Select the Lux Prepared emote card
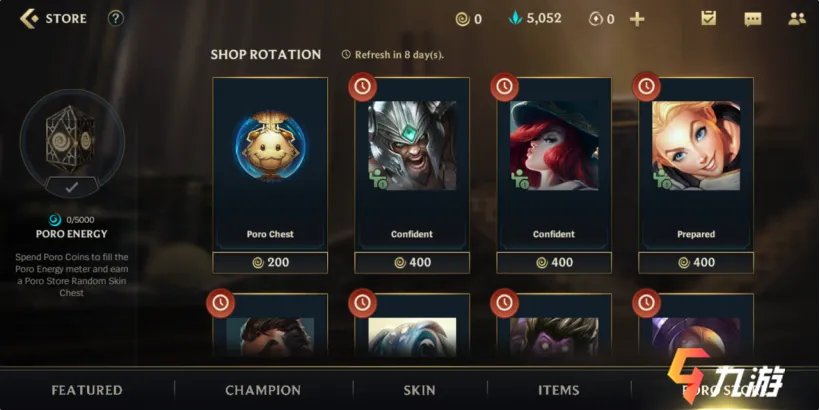 pos(696,160)
